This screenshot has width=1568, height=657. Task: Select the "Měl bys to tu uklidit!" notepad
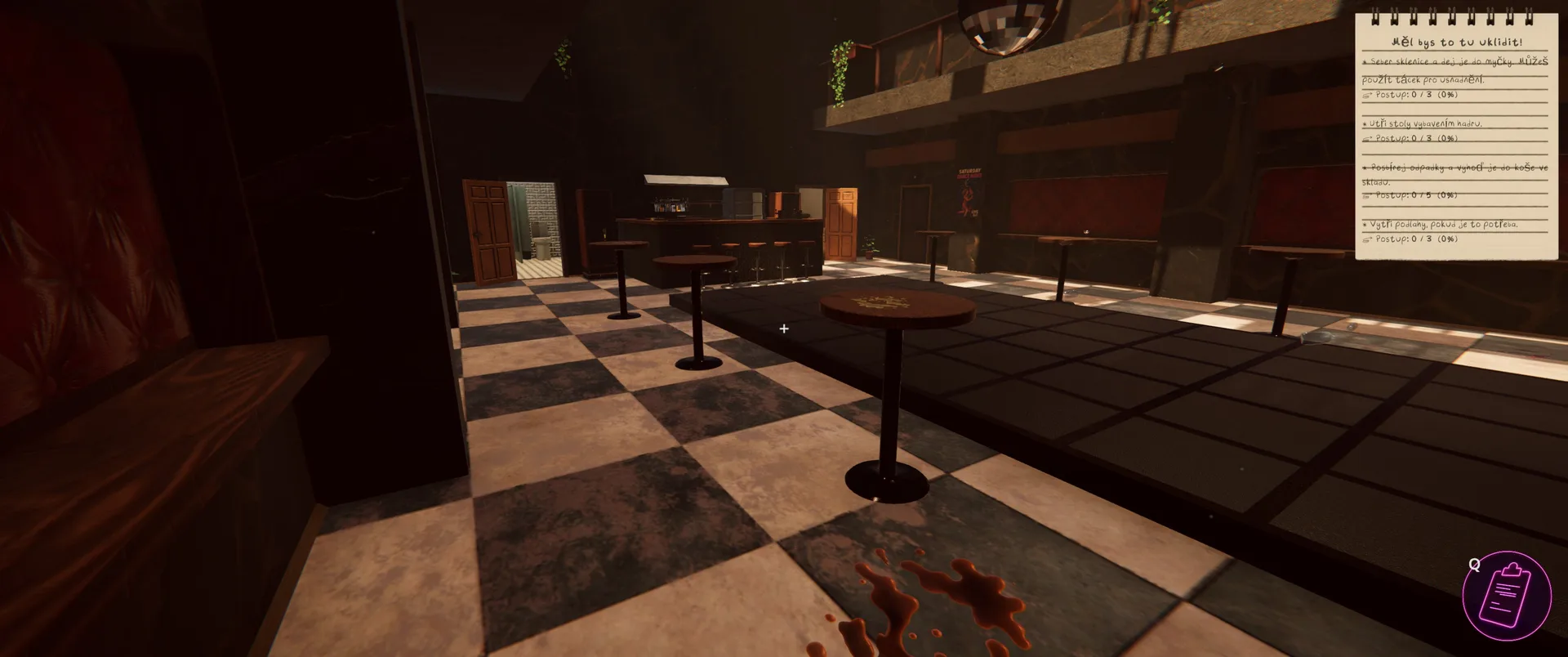(x=1456, y=136)
